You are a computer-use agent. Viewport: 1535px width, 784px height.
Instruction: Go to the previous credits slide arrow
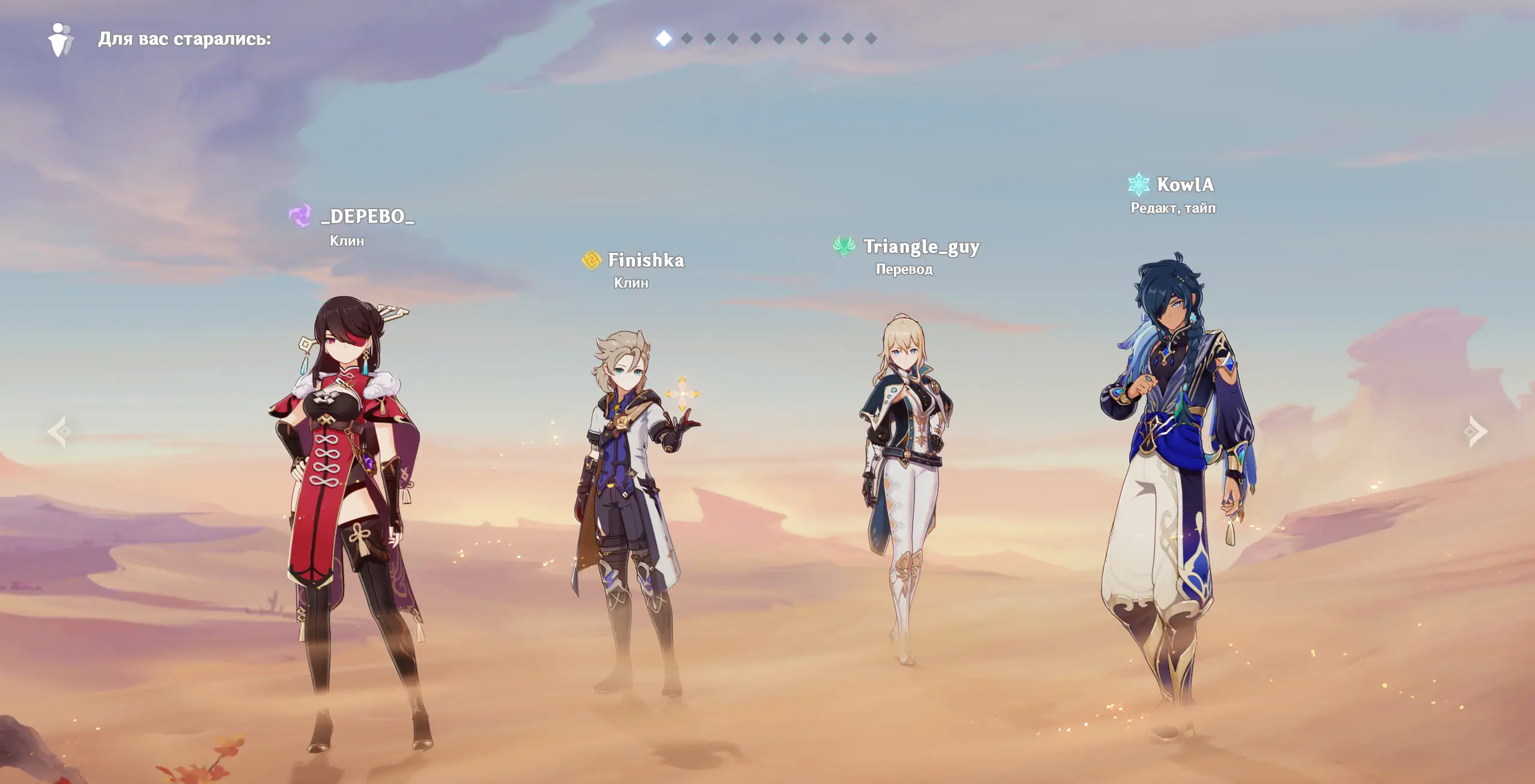59,431
